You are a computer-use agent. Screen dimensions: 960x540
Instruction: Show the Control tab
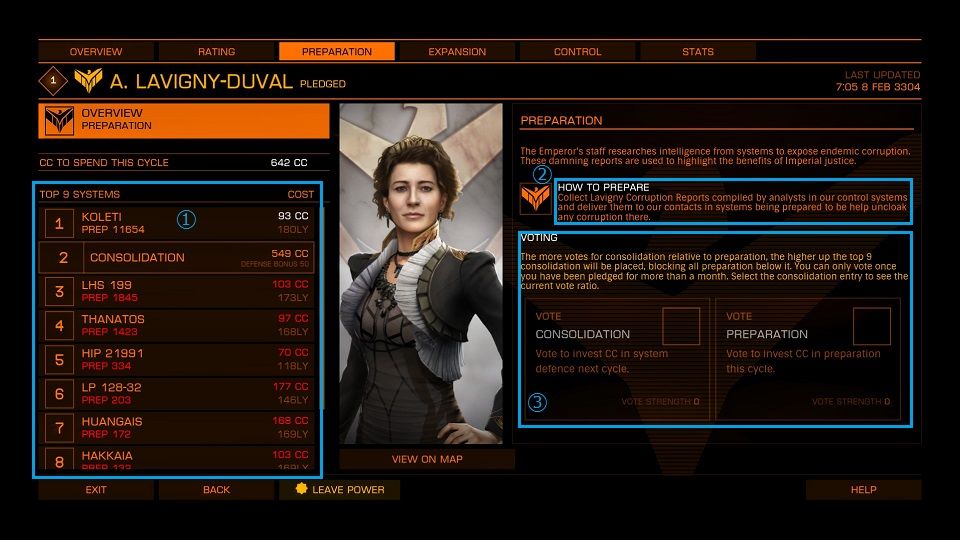577,51
